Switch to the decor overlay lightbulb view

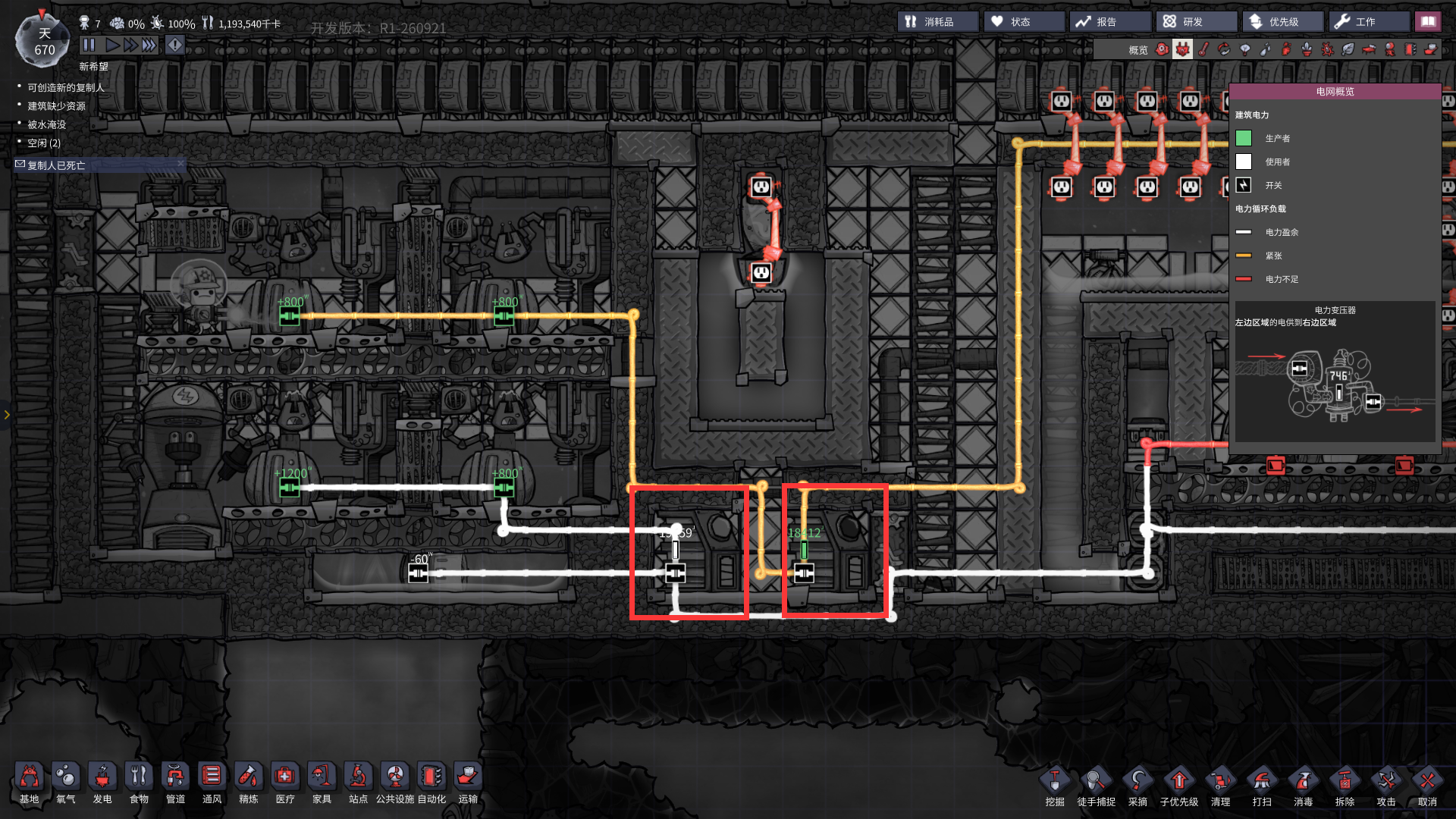tap(1245, 49)
